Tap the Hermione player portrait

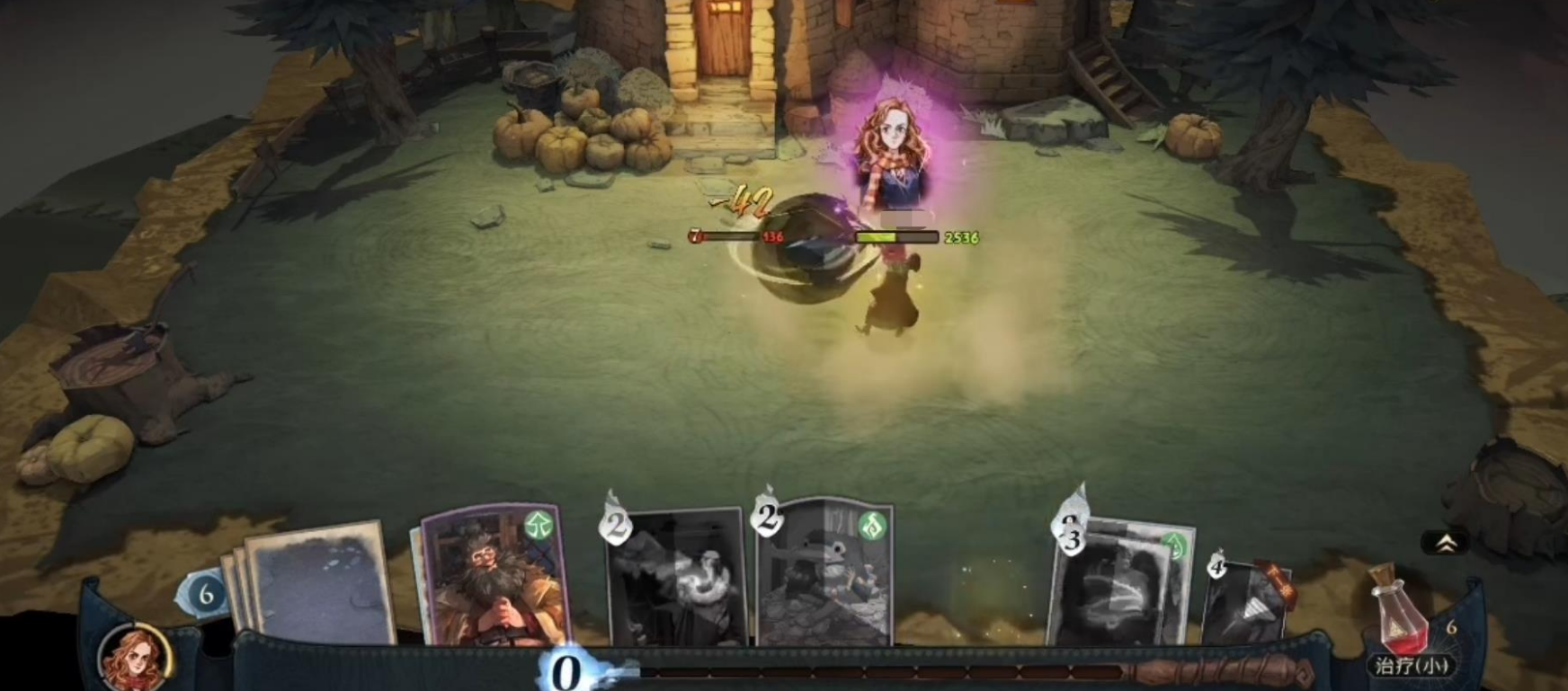135,659
